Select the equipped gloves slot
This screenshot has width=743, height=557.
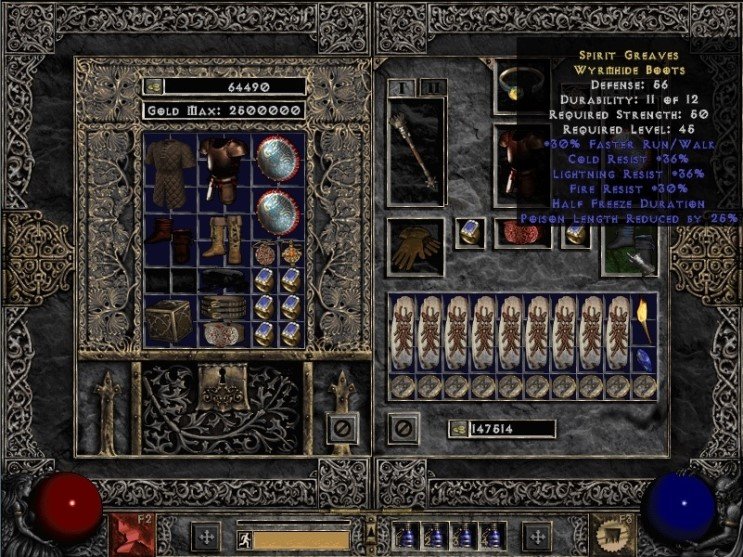tap(410, 247)
